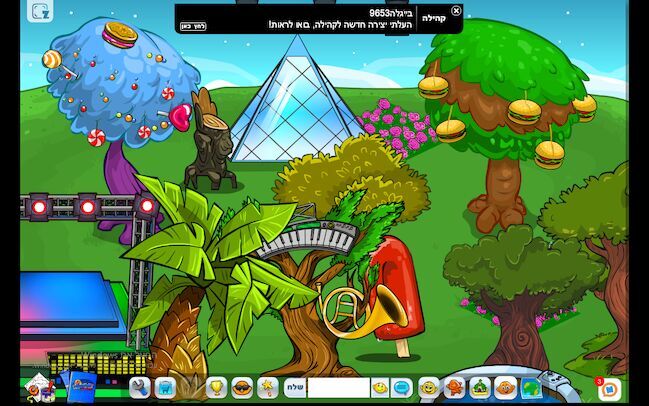Screen dimensions: 649x406
Task: Click the gold trophy icon
Action: pos(216,387)
